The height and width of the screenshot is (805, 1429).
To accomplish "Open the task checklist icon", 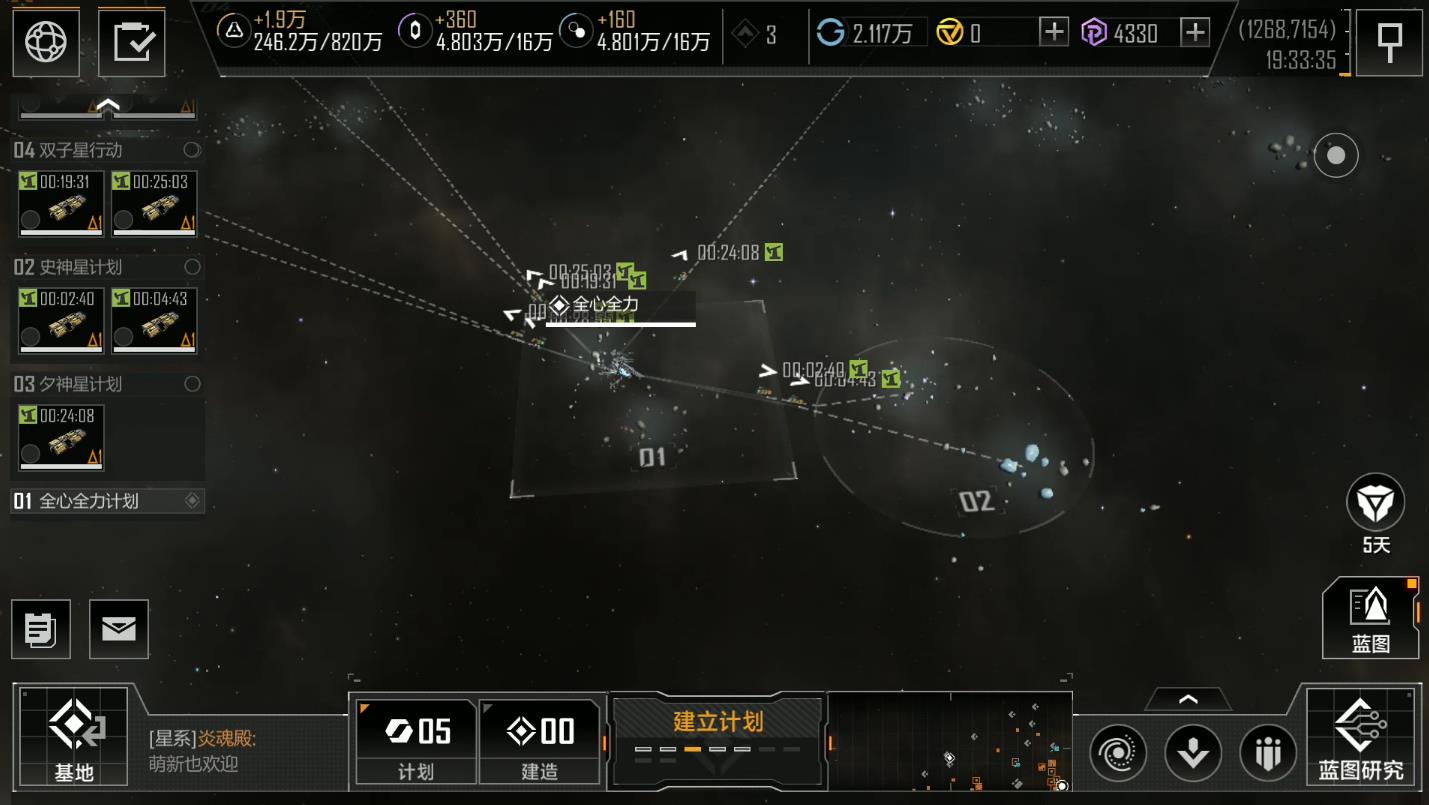I will point(132,42).
